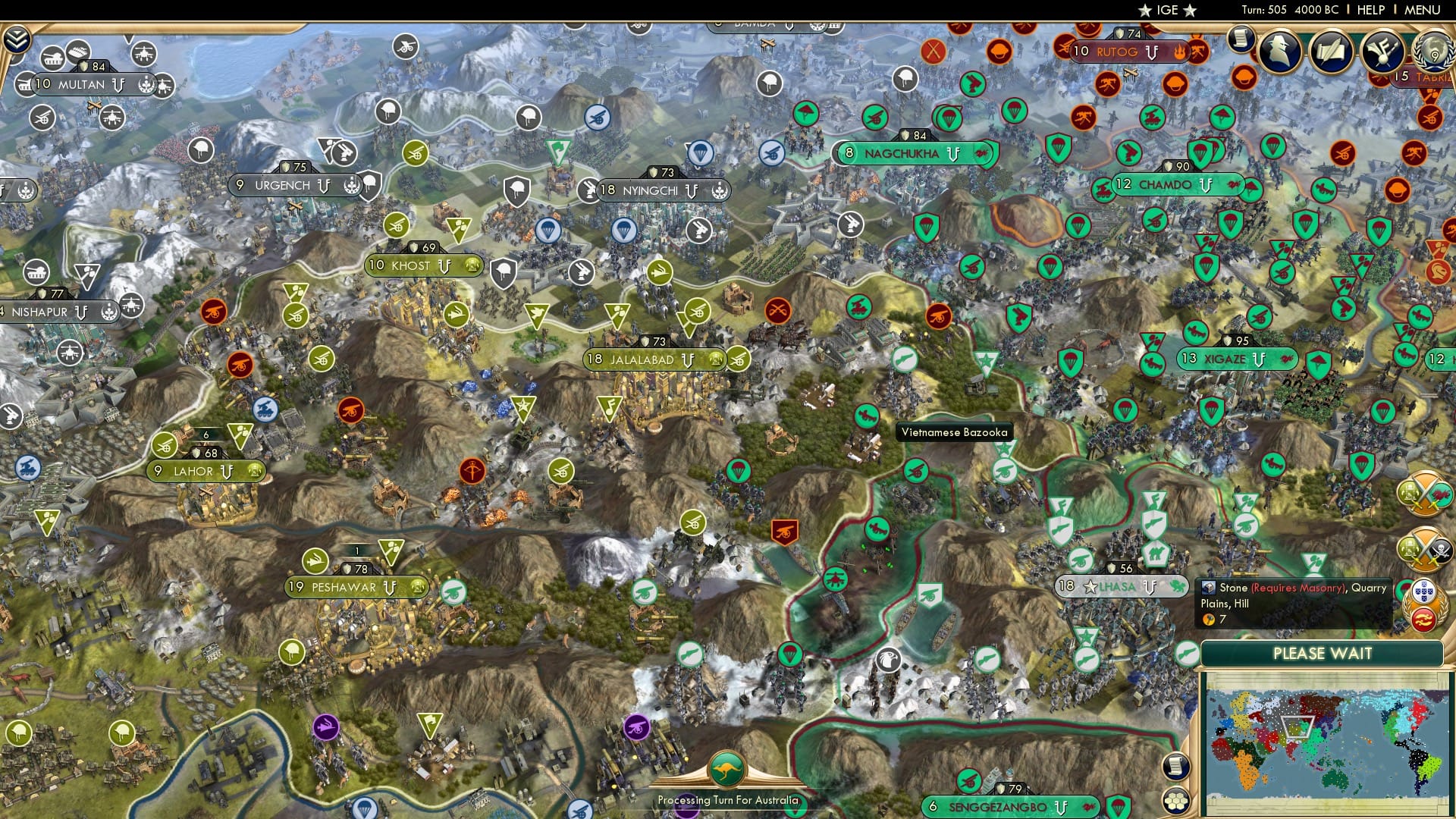Screen dimensions: 1456x819
Task: Click the red dragon war declaration notification
Action: click(1424, 492)
